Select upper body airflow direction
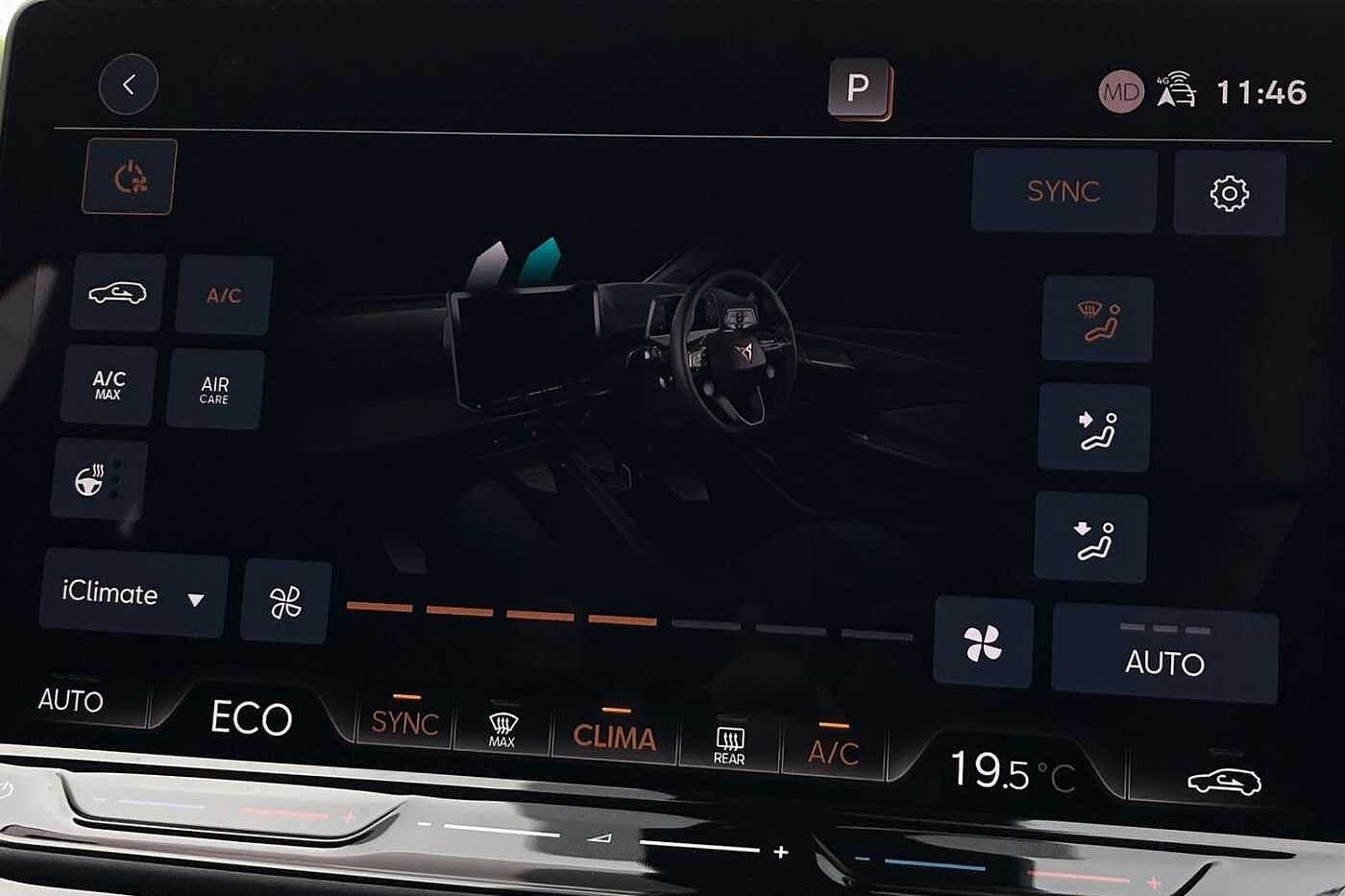 point(1094,428)
